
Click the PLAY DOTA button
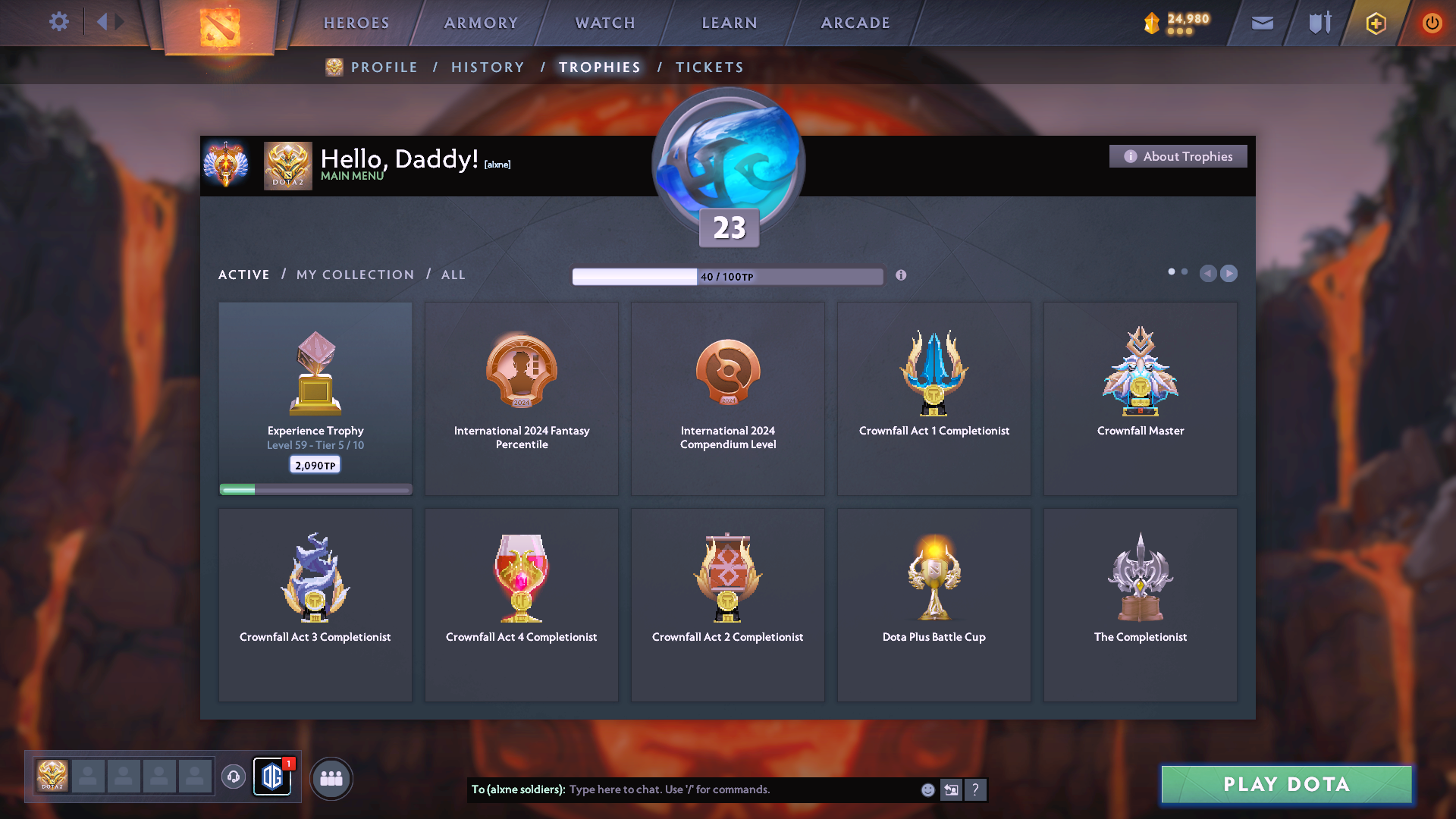coord(1285,785)
